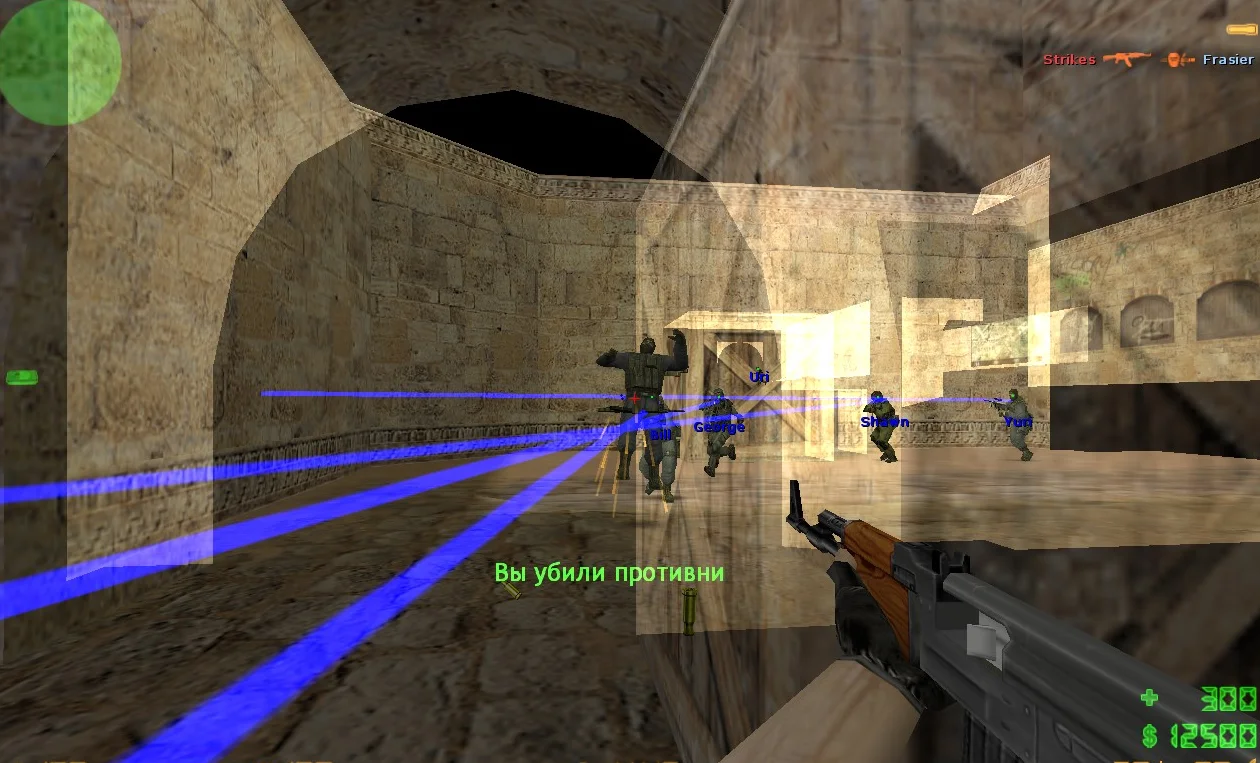This screenshot has height=763, width=1260.
Task: Click the small green status icon on the left edge
Action: point(21,377)
